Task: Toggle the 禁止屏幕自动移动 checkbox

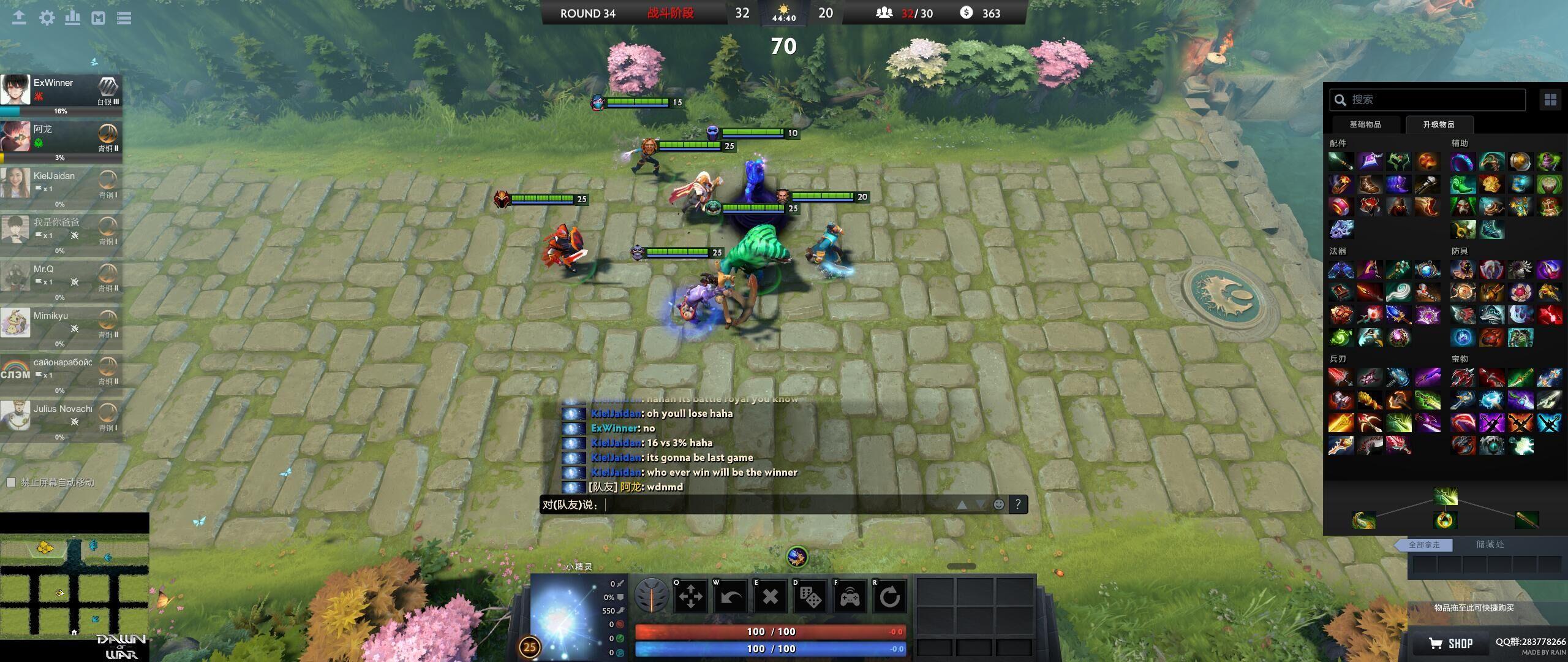Action: (11, 482)
